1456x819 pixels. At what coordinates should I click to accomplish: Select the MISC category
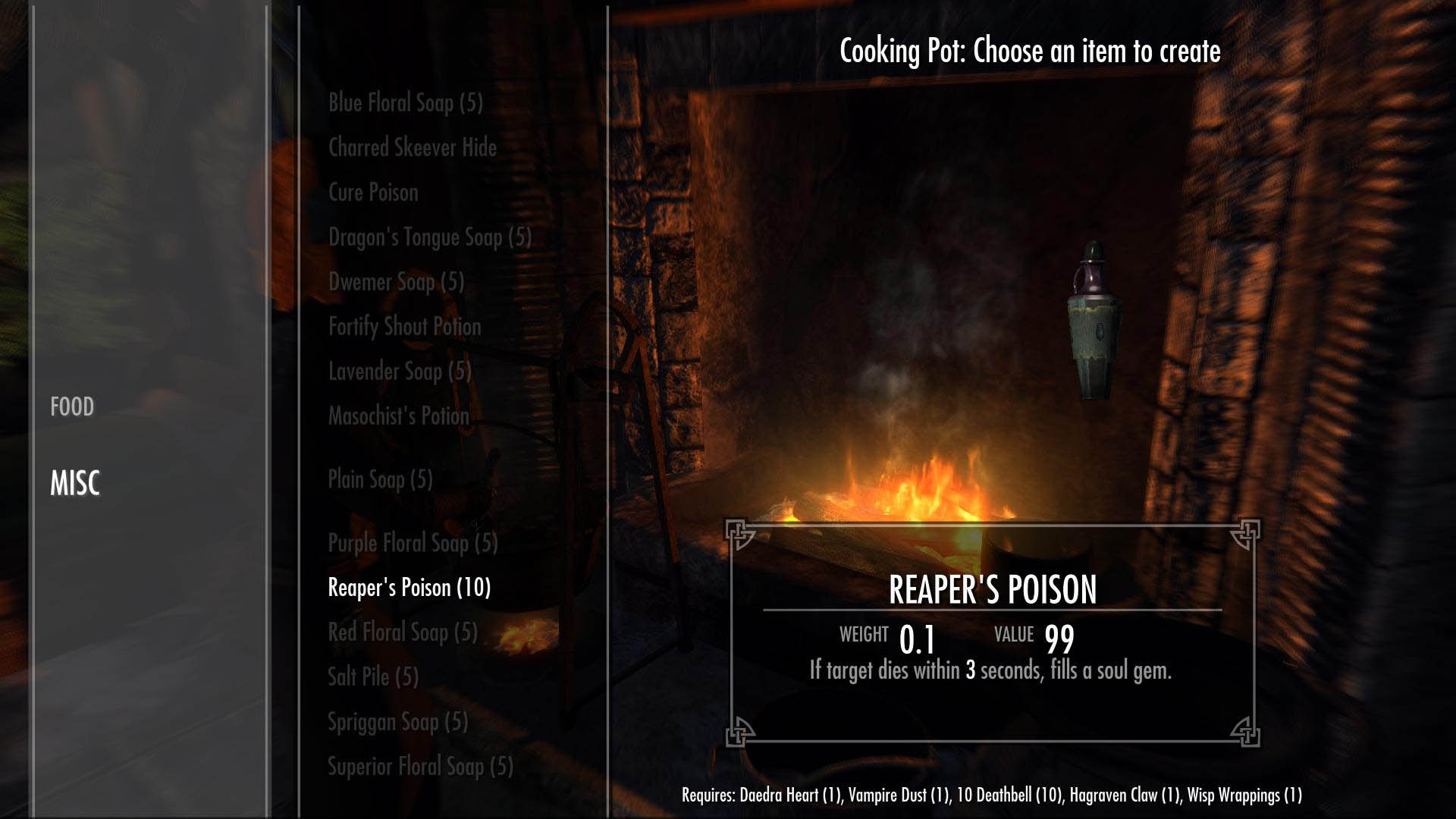(x=75, y=483)
